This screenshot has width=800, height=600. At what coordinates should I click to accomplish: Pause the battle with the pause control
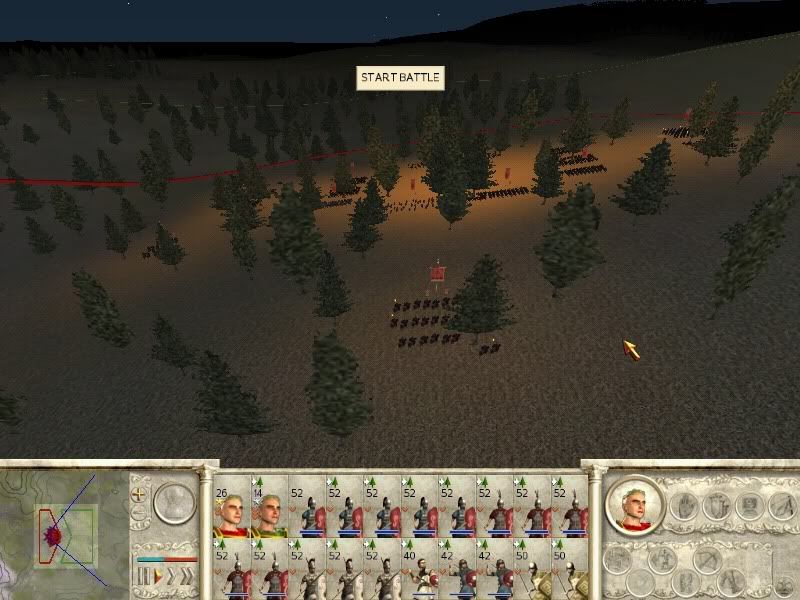(141, 577)
